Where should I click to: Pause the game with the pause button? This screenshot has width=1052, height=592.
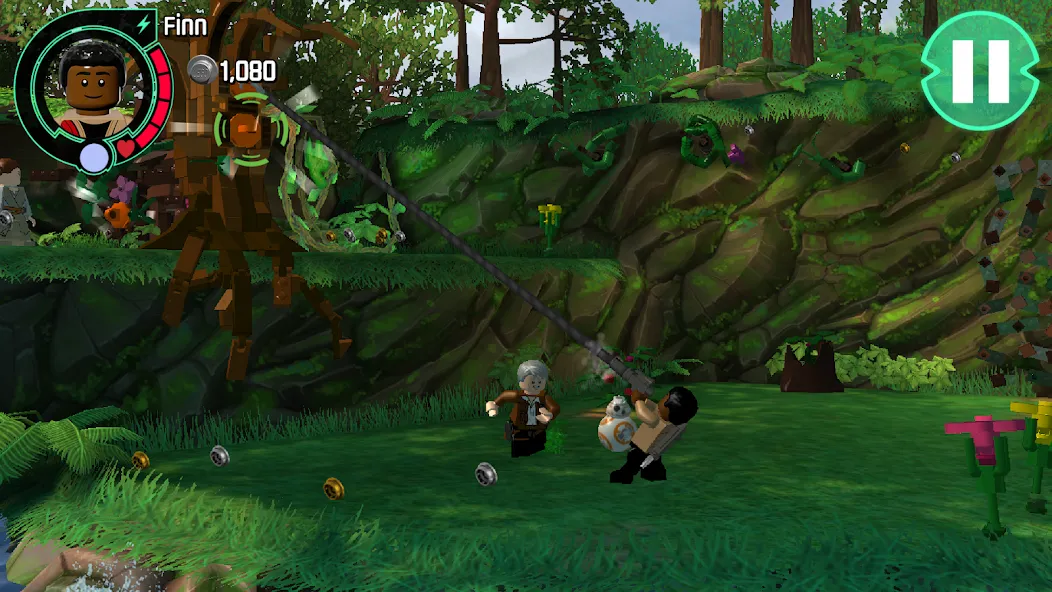980,71
